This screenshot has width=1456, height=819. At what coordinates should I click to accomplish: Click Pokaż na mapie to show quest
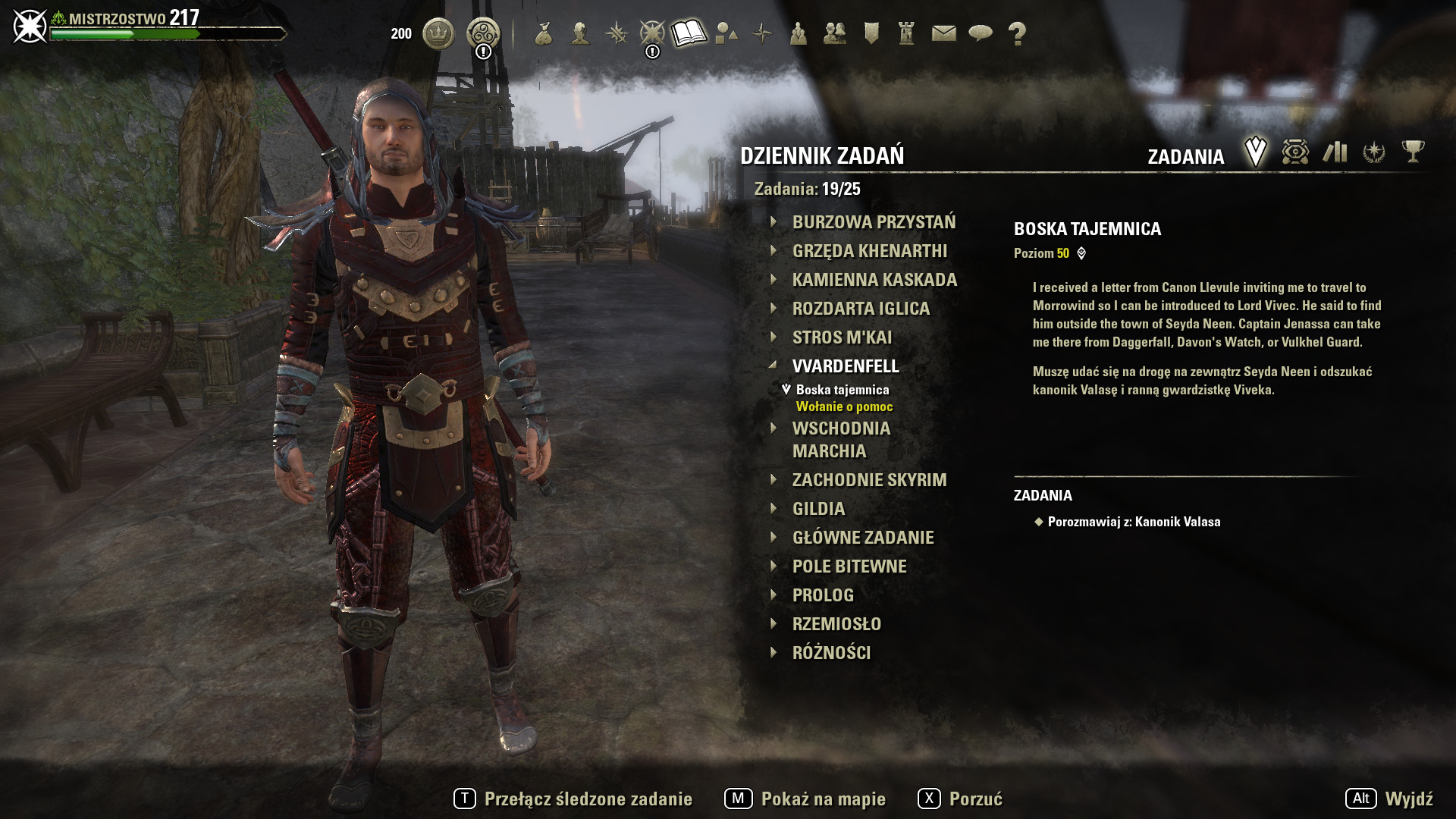pyautogui.click(x=805, y=799)
